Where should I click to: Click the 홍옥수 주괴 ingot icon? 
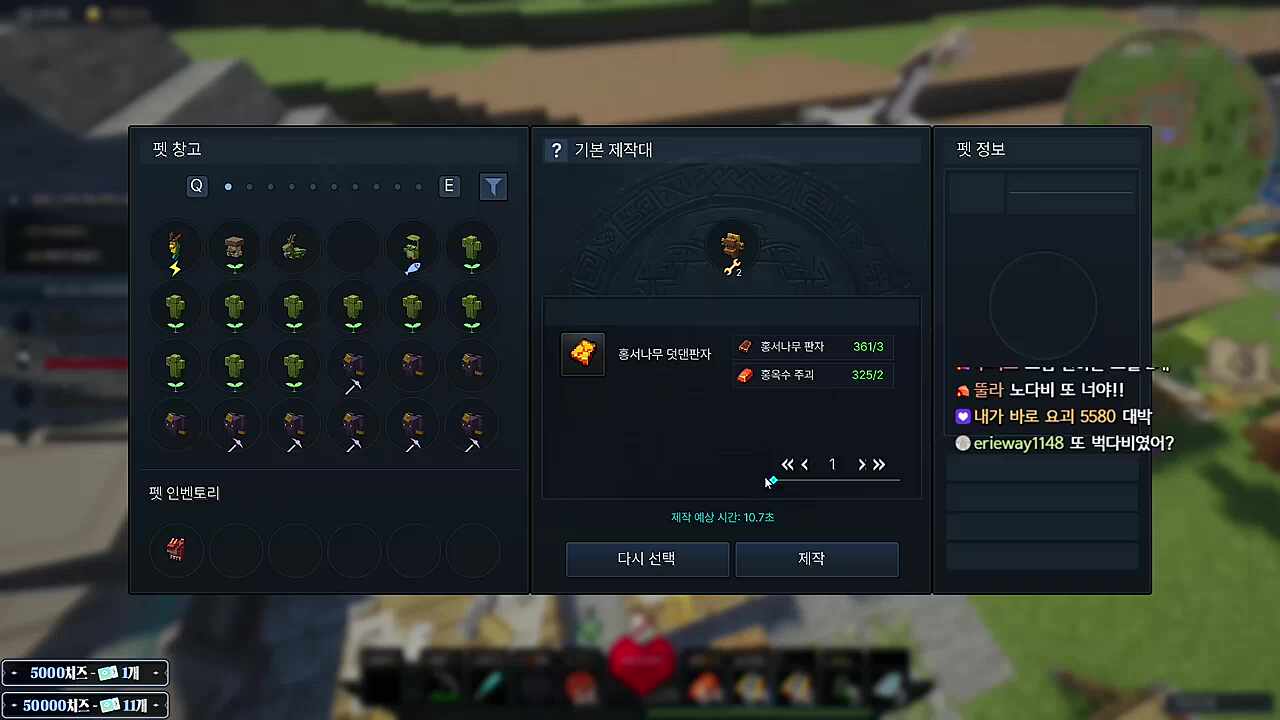[744, 374]
